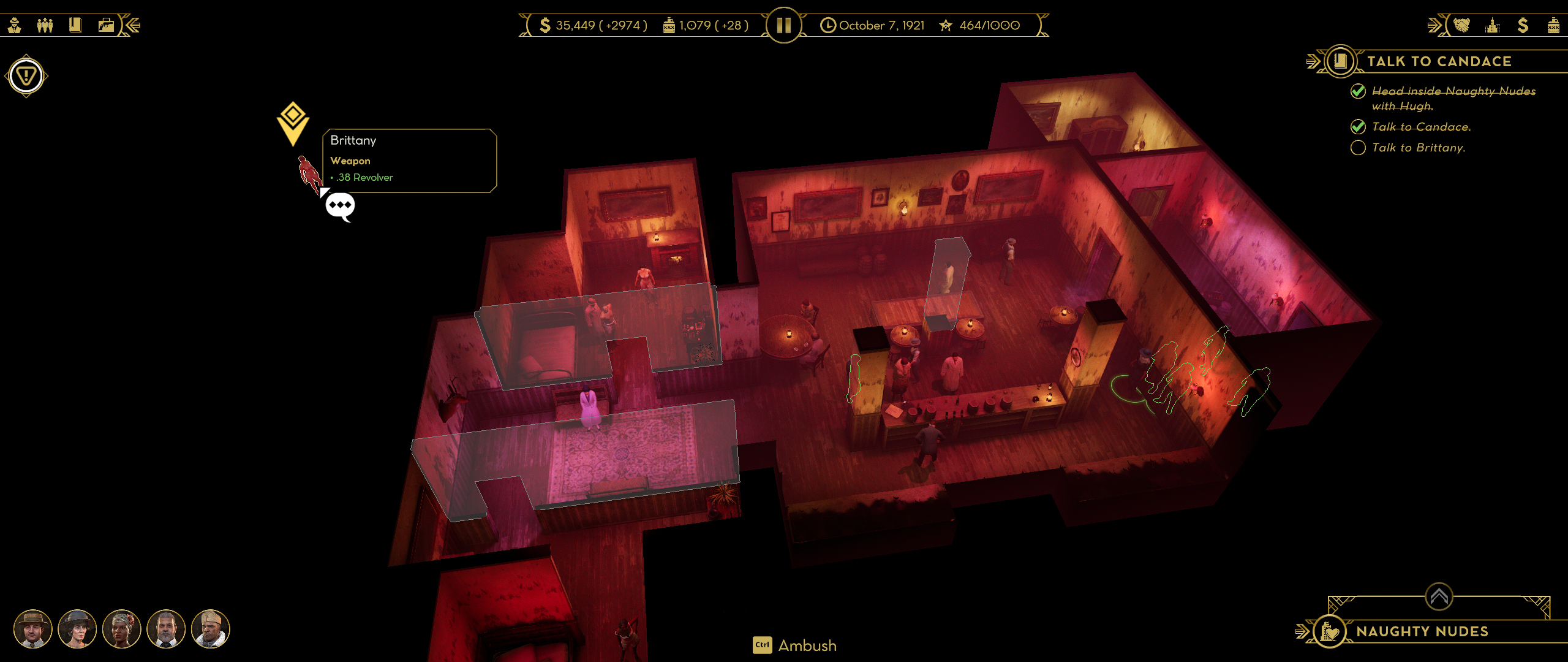The width and height of the screenshot is (1568, 662).
Task: Open the XXX liquor jug icon
Action: 1553,25
